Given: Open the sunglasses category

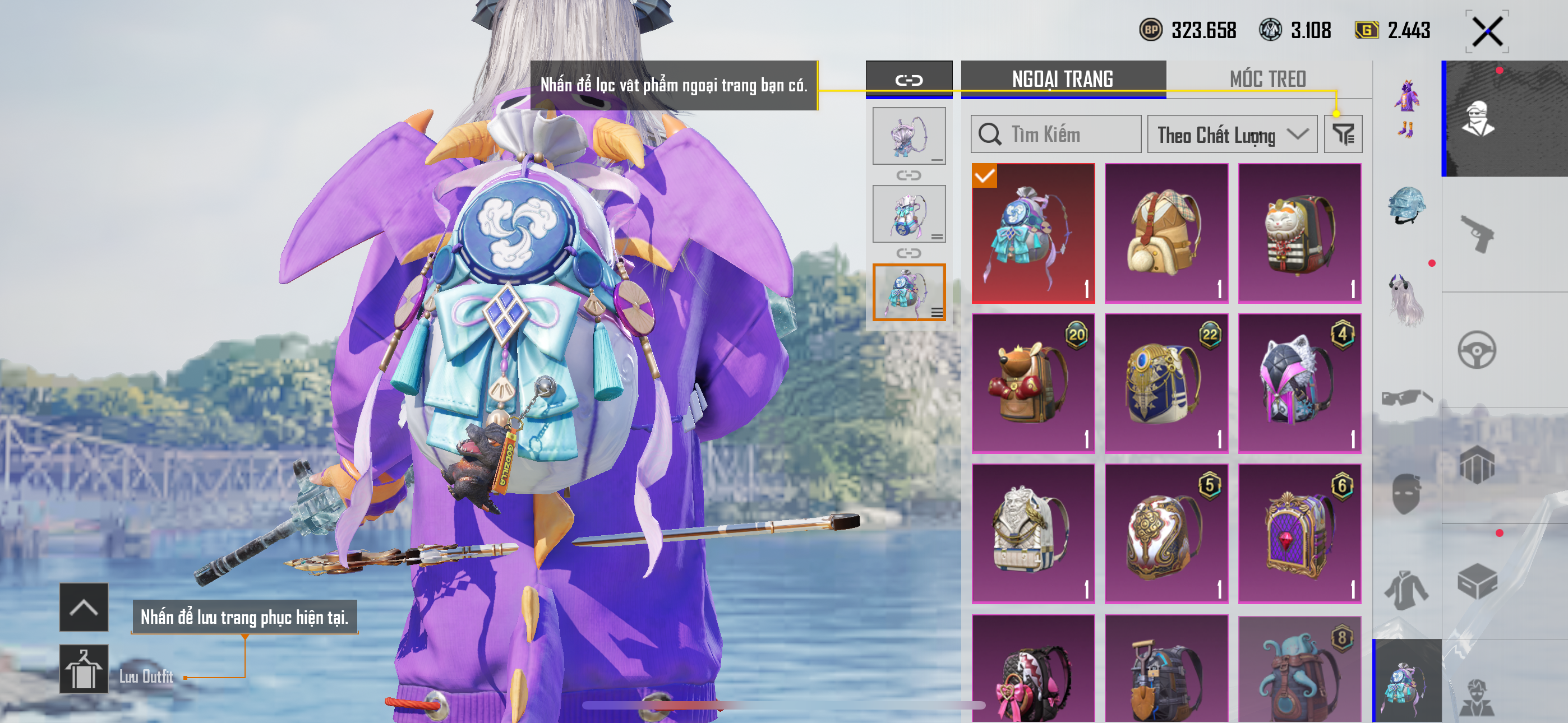Looking at the screenshot, I should pos(1406,398).
